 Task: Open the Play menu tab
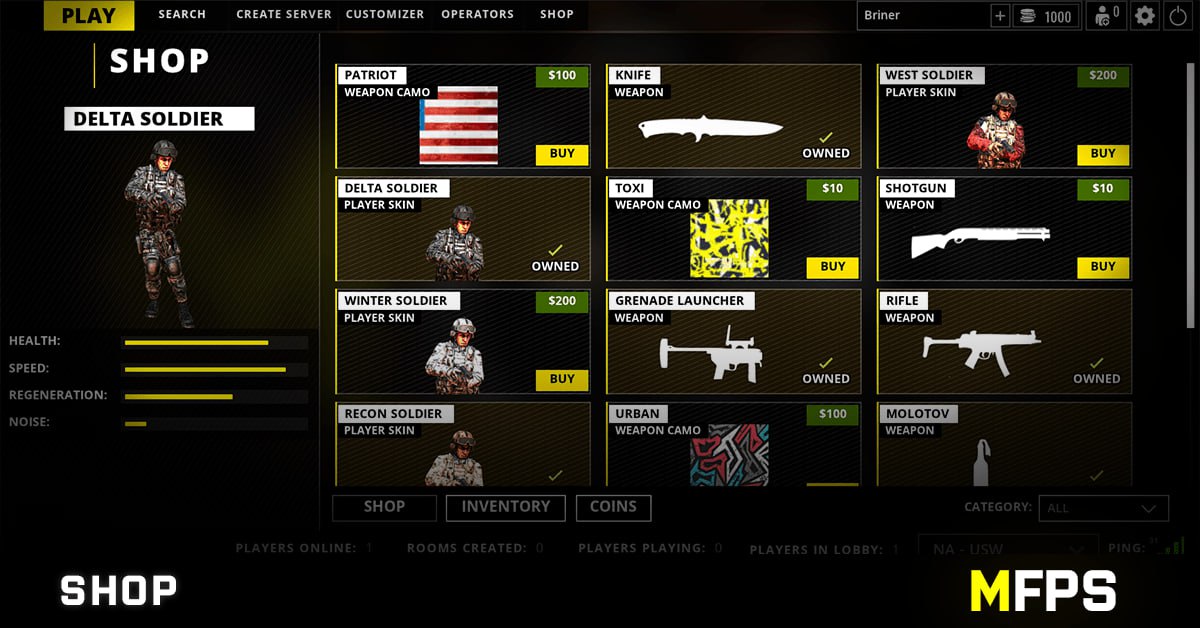[88, 15]
